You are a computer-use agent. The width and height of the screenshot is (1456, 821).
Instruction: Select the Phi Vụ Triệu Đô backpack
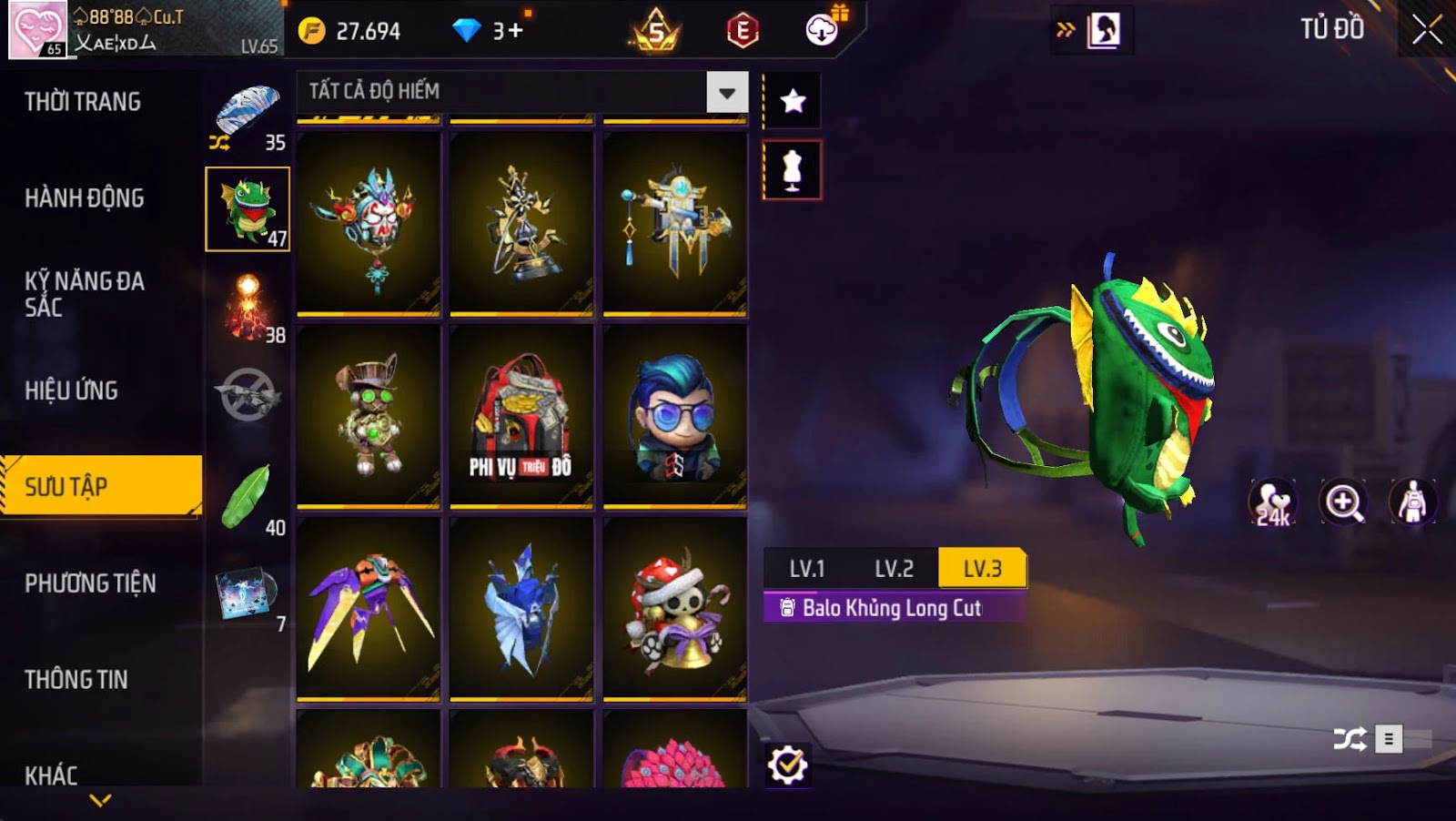click(521, 415)
